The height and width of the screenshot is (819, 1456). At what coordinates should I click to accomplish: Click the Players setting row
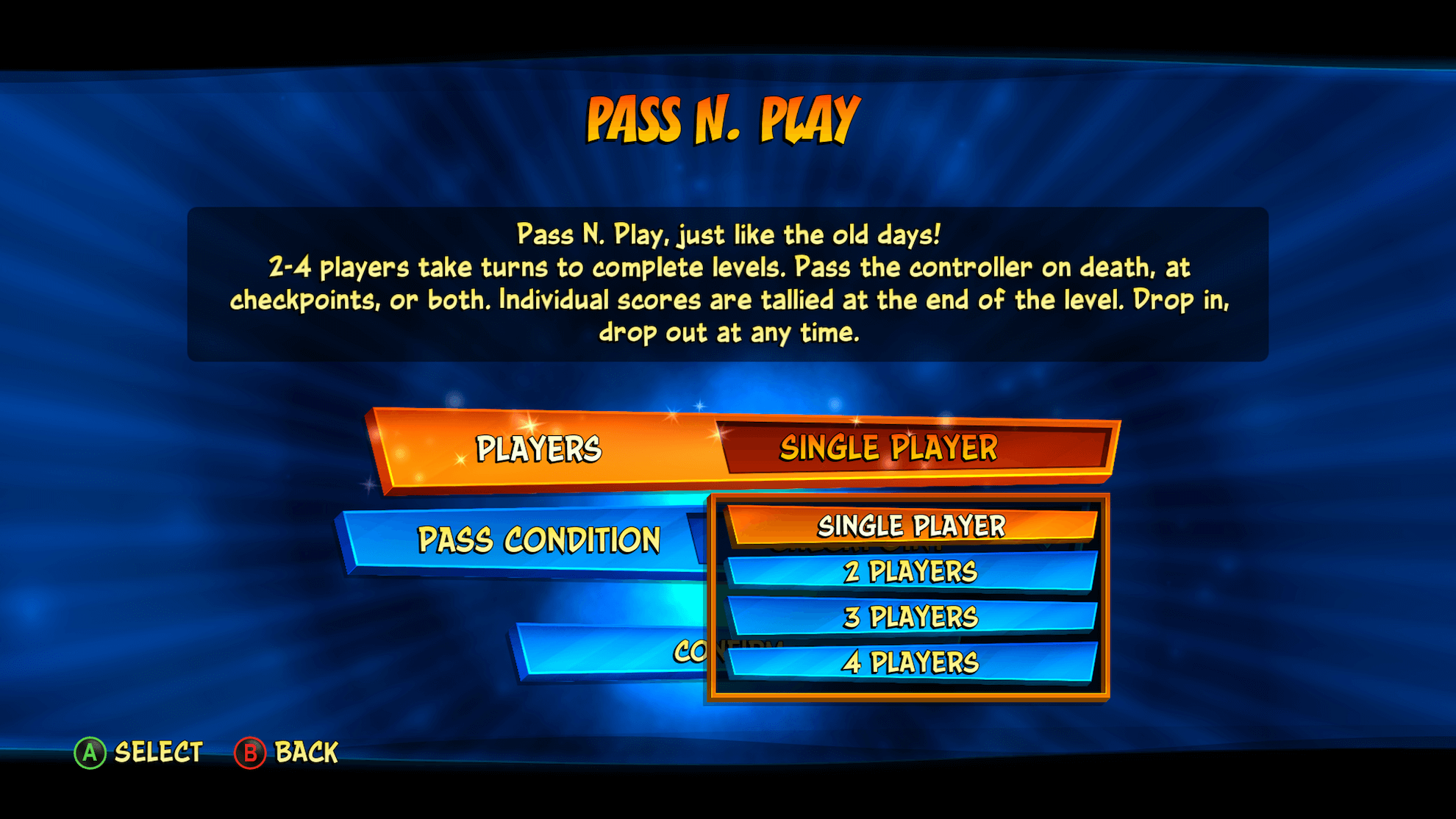point(540,449)
